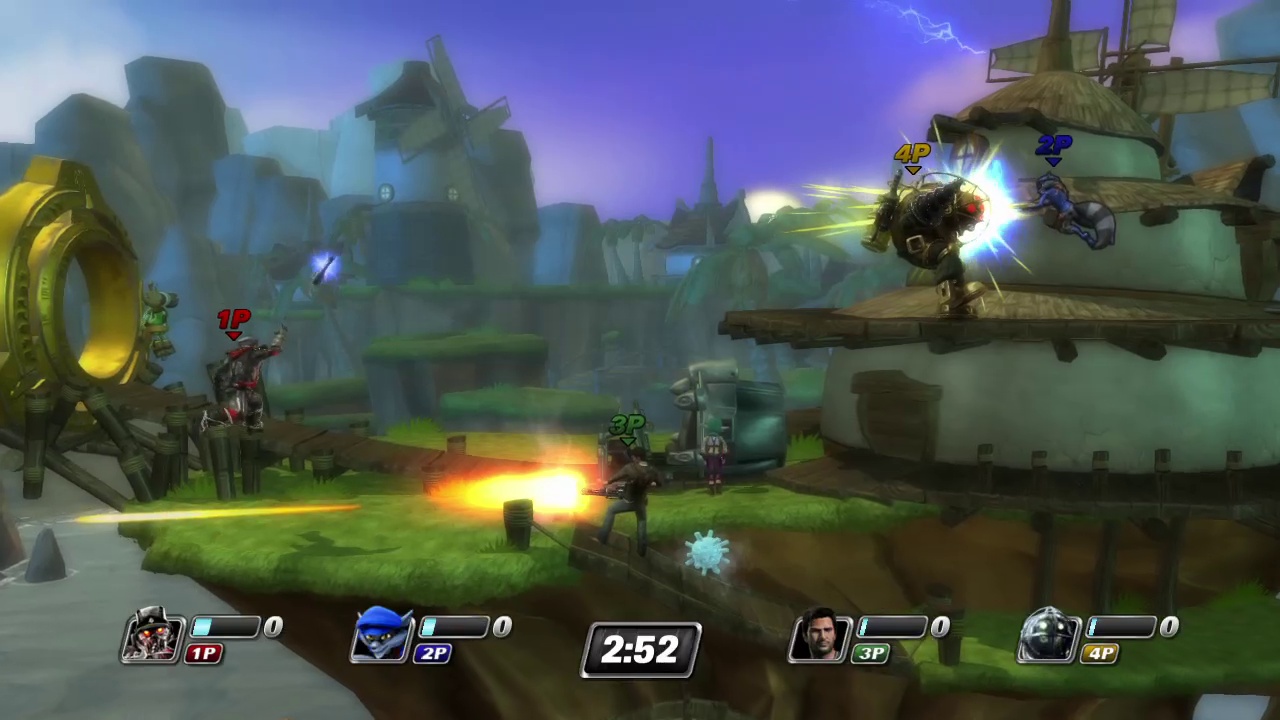Click player four's score counter showing 0
Screen dimensions: 1280x720
[x=1168, y=626]
